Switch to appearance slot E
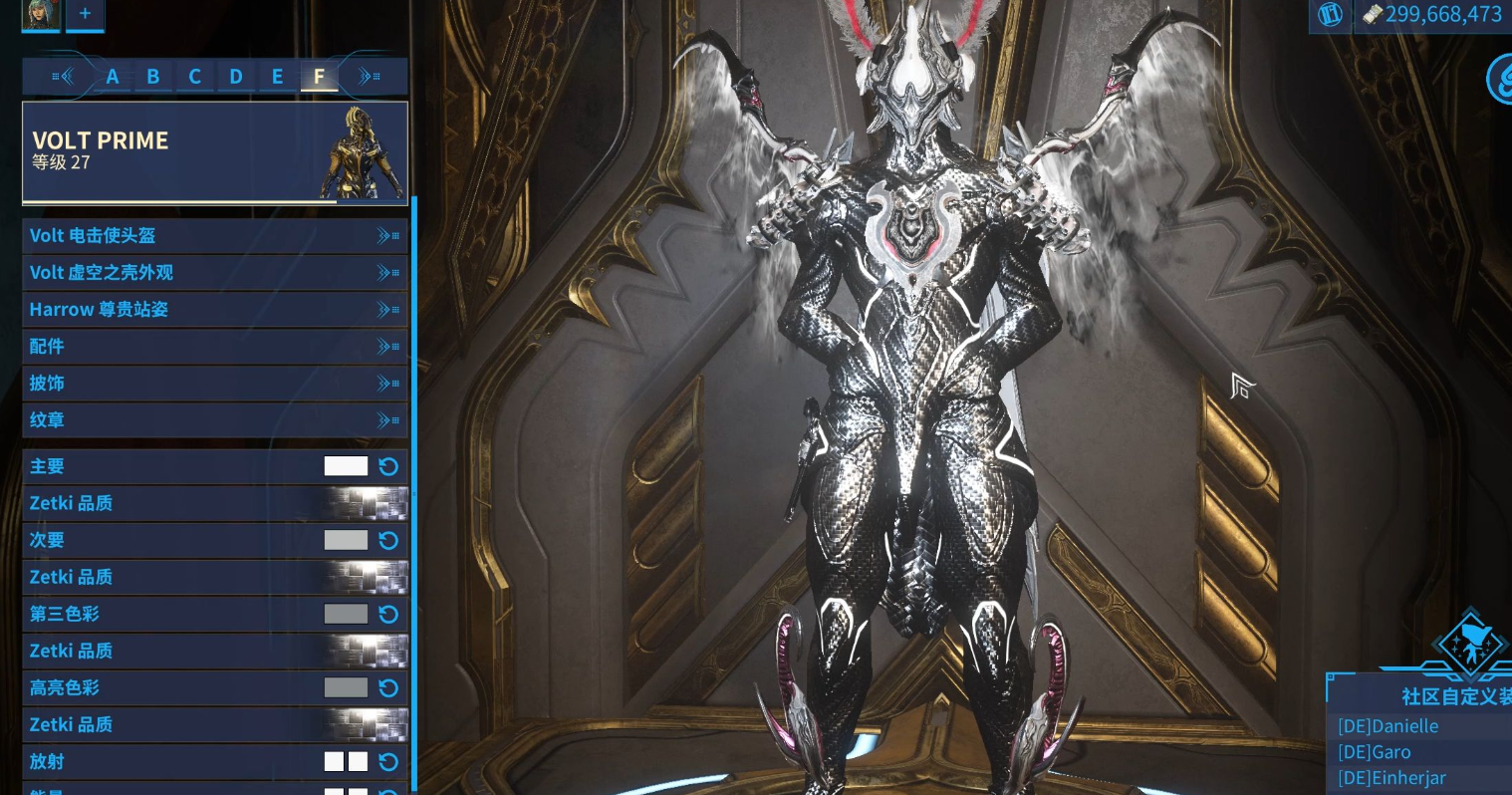The height and width of the screenshot is (795, 1512). [x=278, y=77]
